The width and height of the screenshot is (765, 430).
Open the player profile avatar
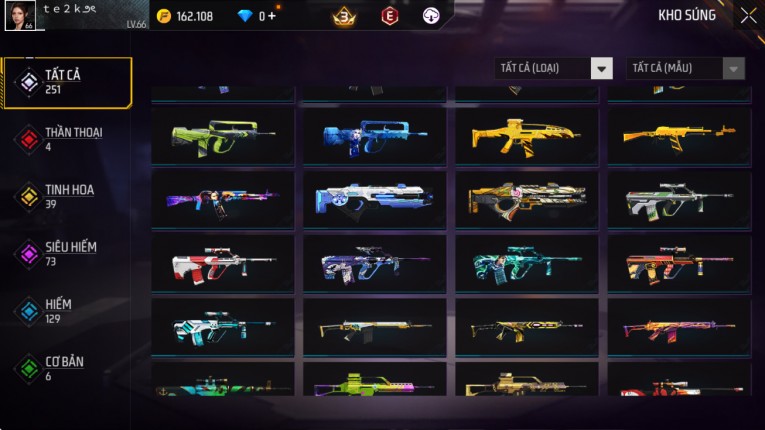[x=20, y=15]
